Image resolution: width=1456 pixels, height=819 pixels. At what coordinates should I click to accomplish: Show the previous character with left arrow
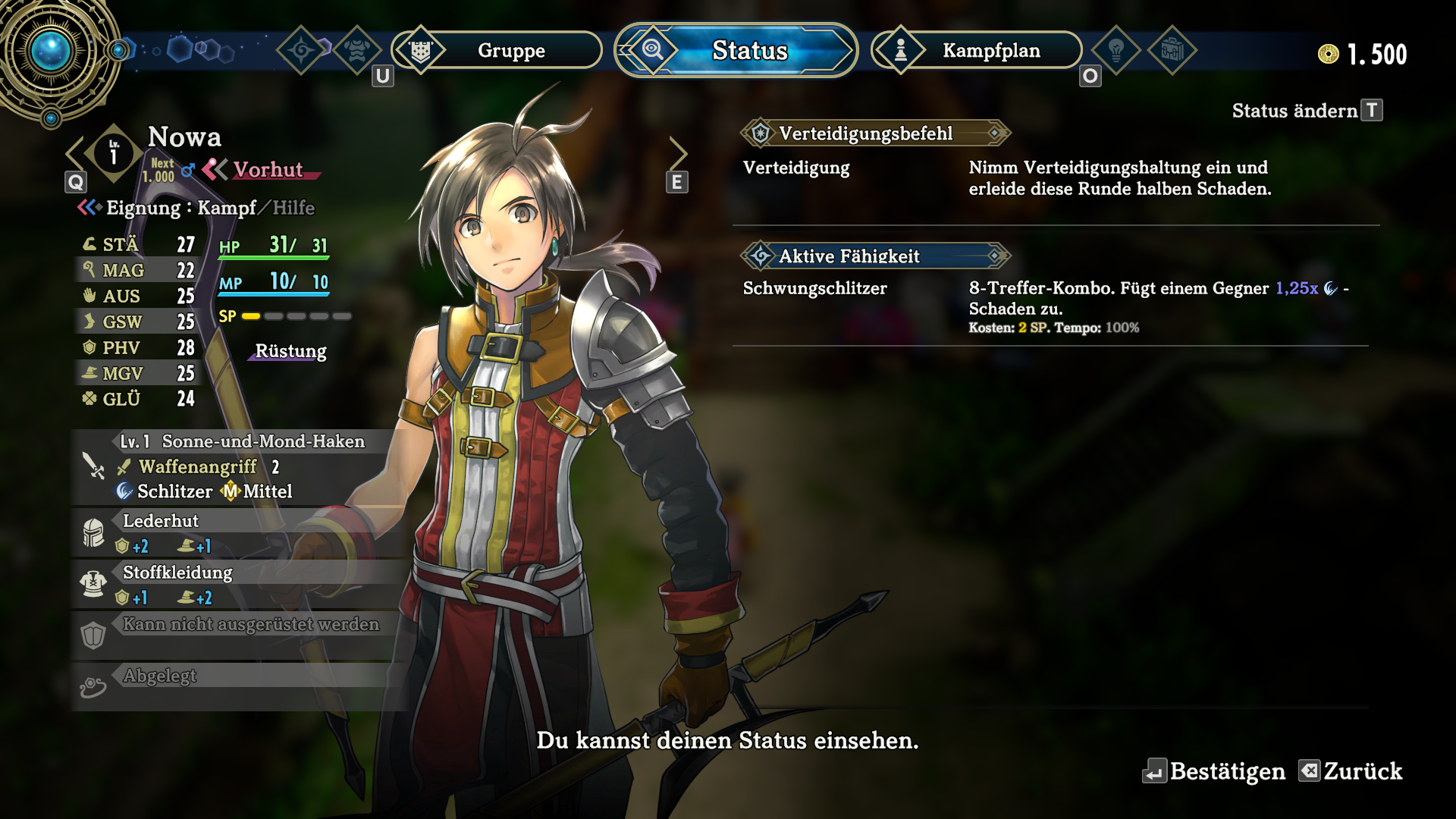(75, 154)
